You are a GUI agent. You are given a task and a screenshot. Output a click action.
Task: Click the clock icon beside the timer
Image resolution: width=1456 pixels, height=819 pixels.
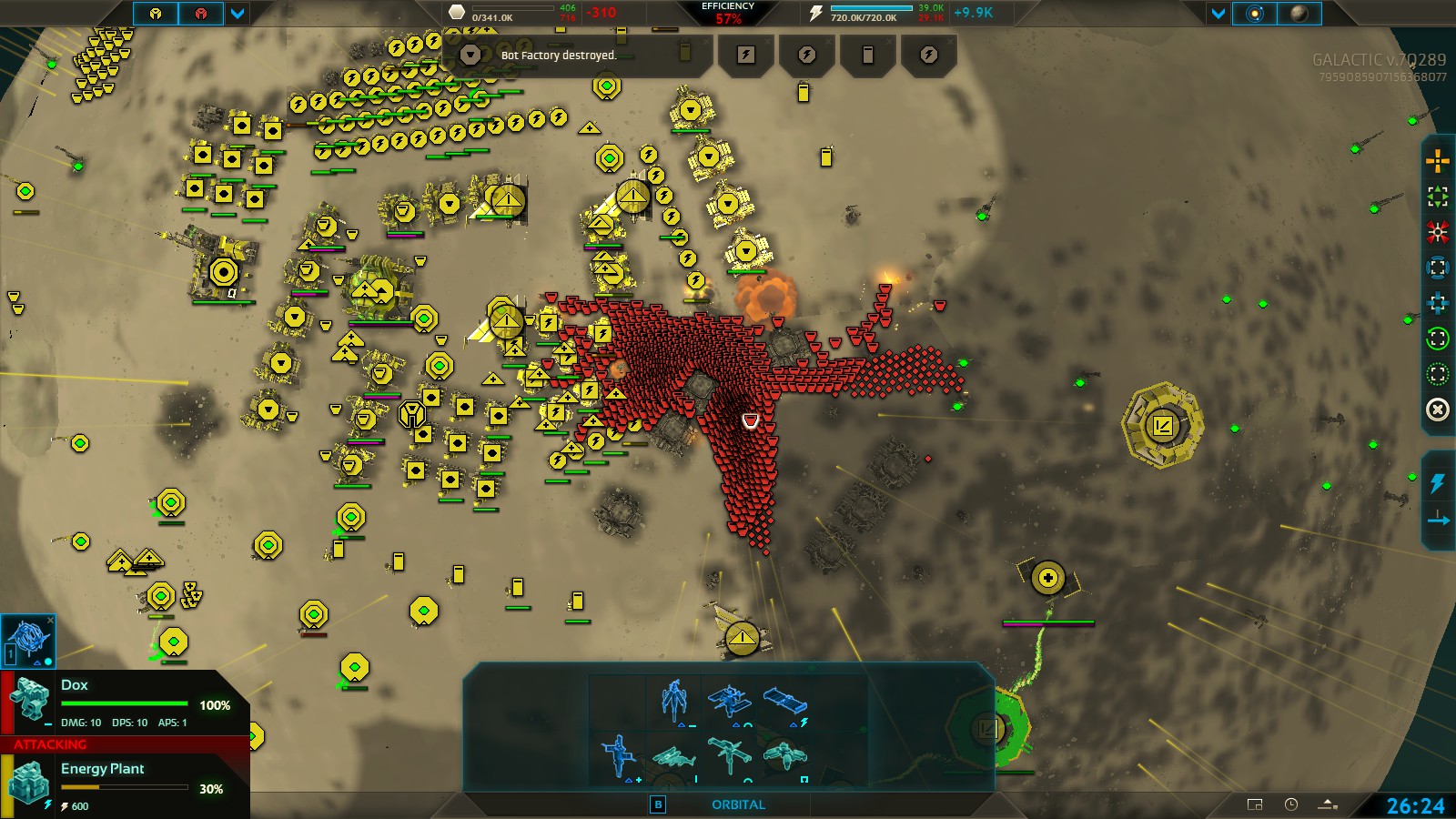click(x=1291, y=804)
